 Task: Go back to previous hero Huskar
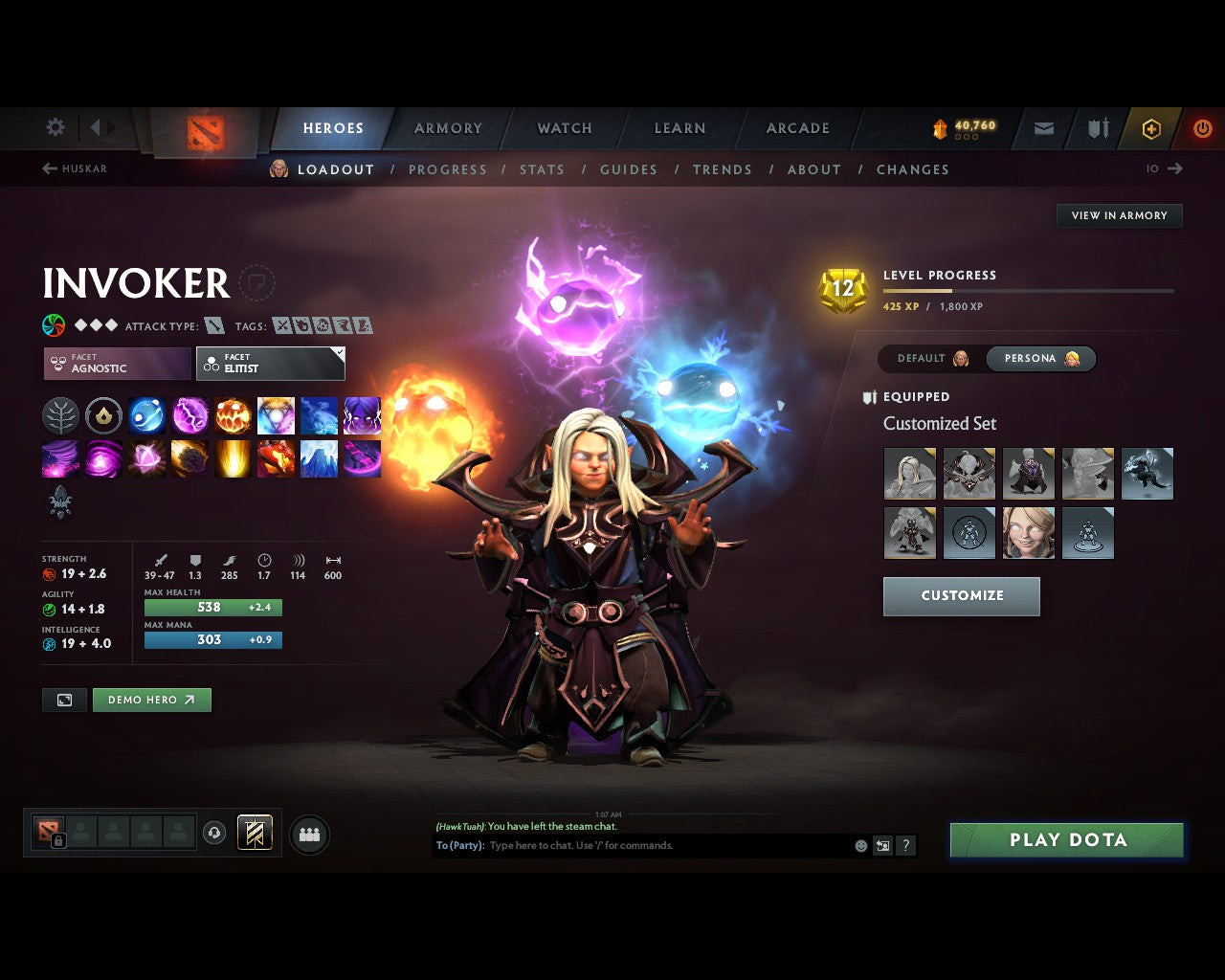tap(75, 168)
